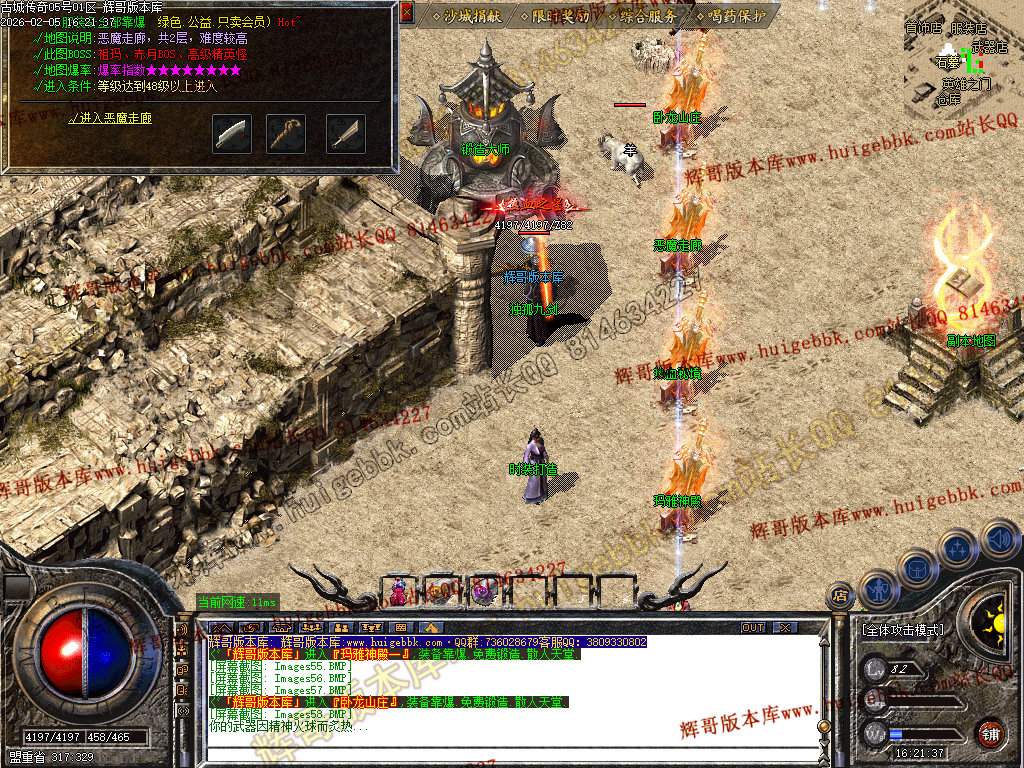Use the red potion in the hotbar

tap(399, 592)
